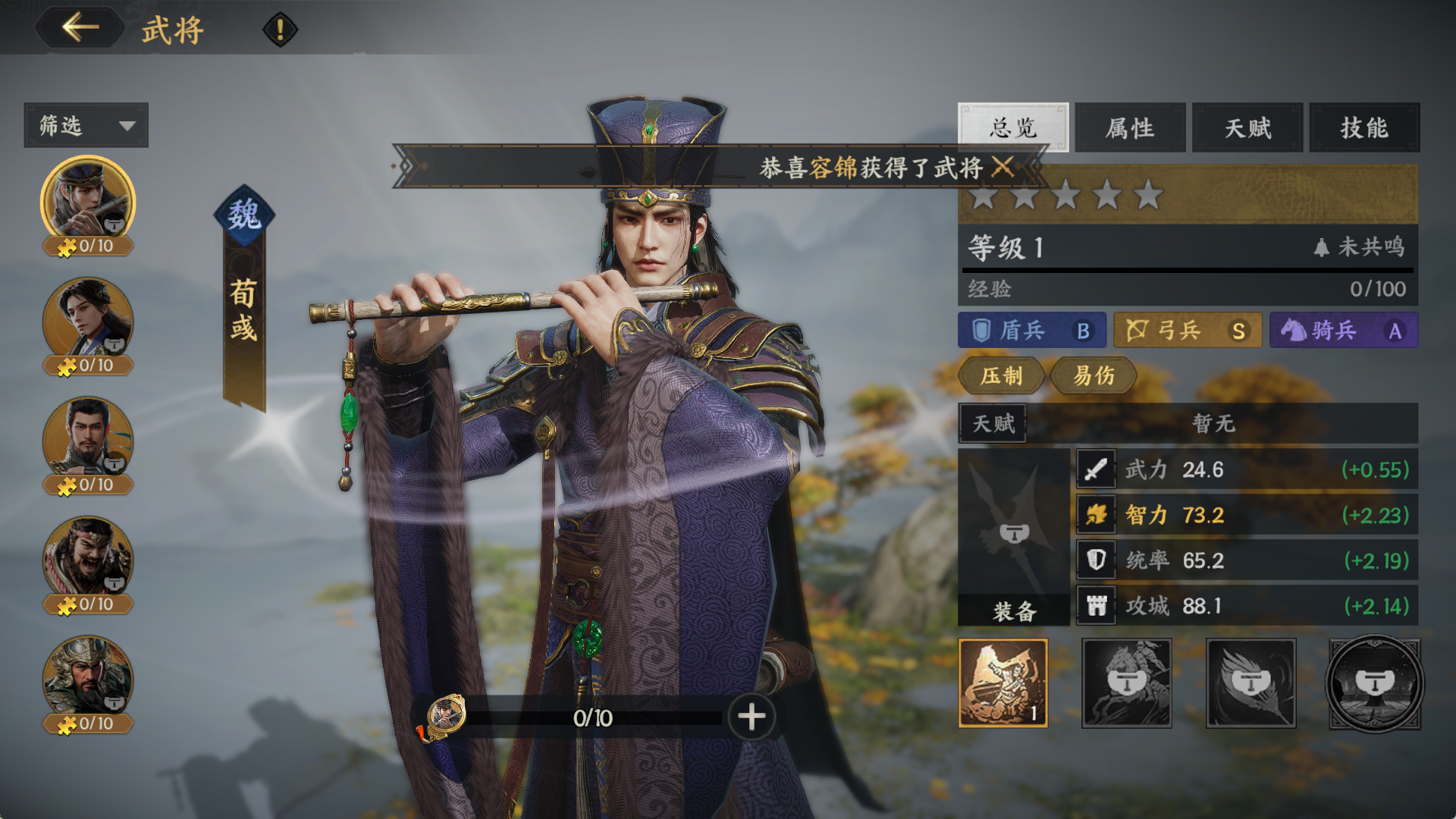Open the exclamation info icon
This screenshot has height=819, width=1456.
coord(280,30)
